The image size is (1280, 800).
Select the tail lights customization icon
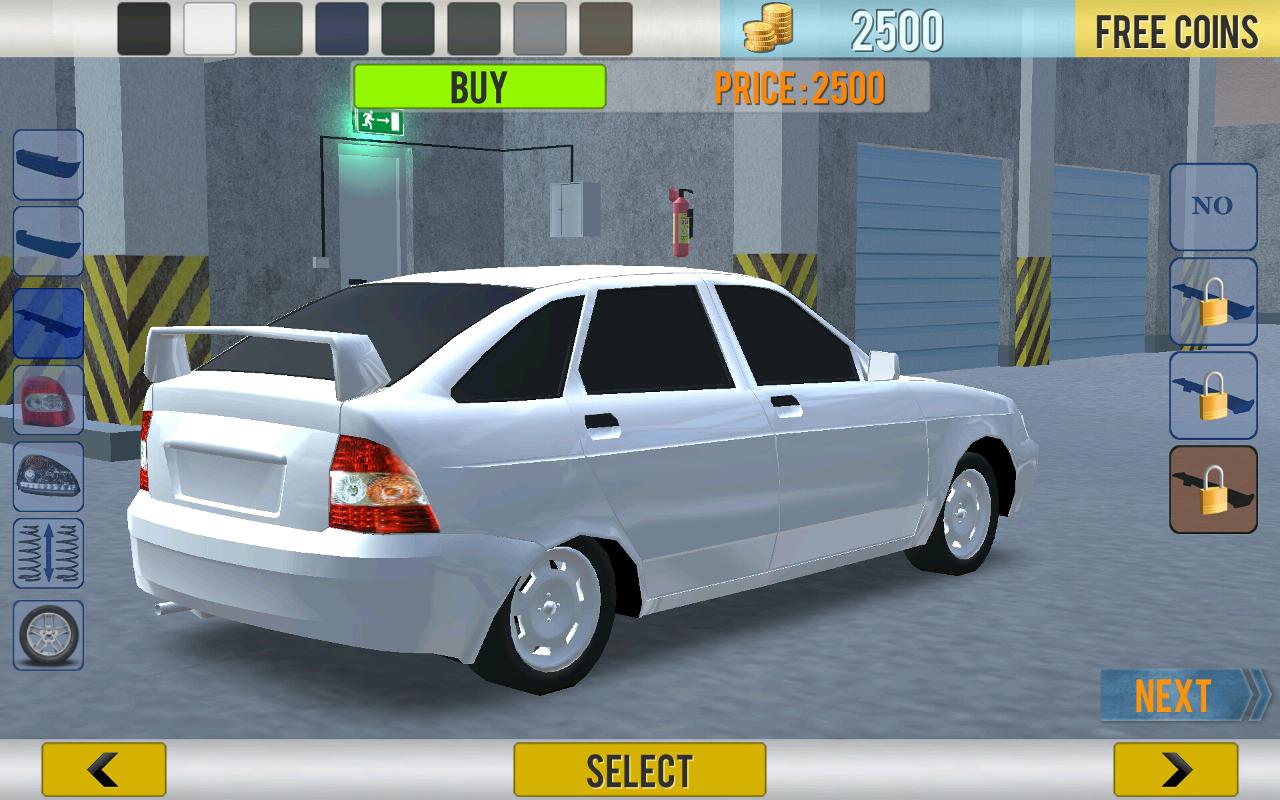46,399
